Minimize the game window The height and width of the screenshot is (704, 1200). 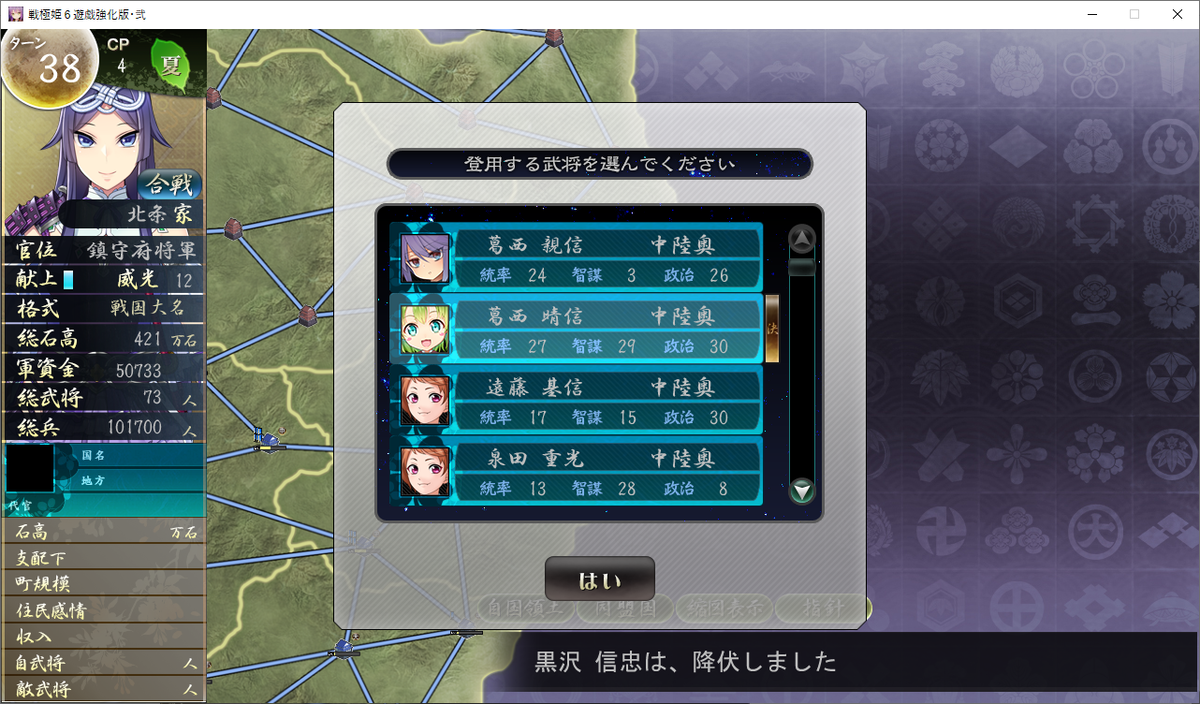coord(1088,14)
